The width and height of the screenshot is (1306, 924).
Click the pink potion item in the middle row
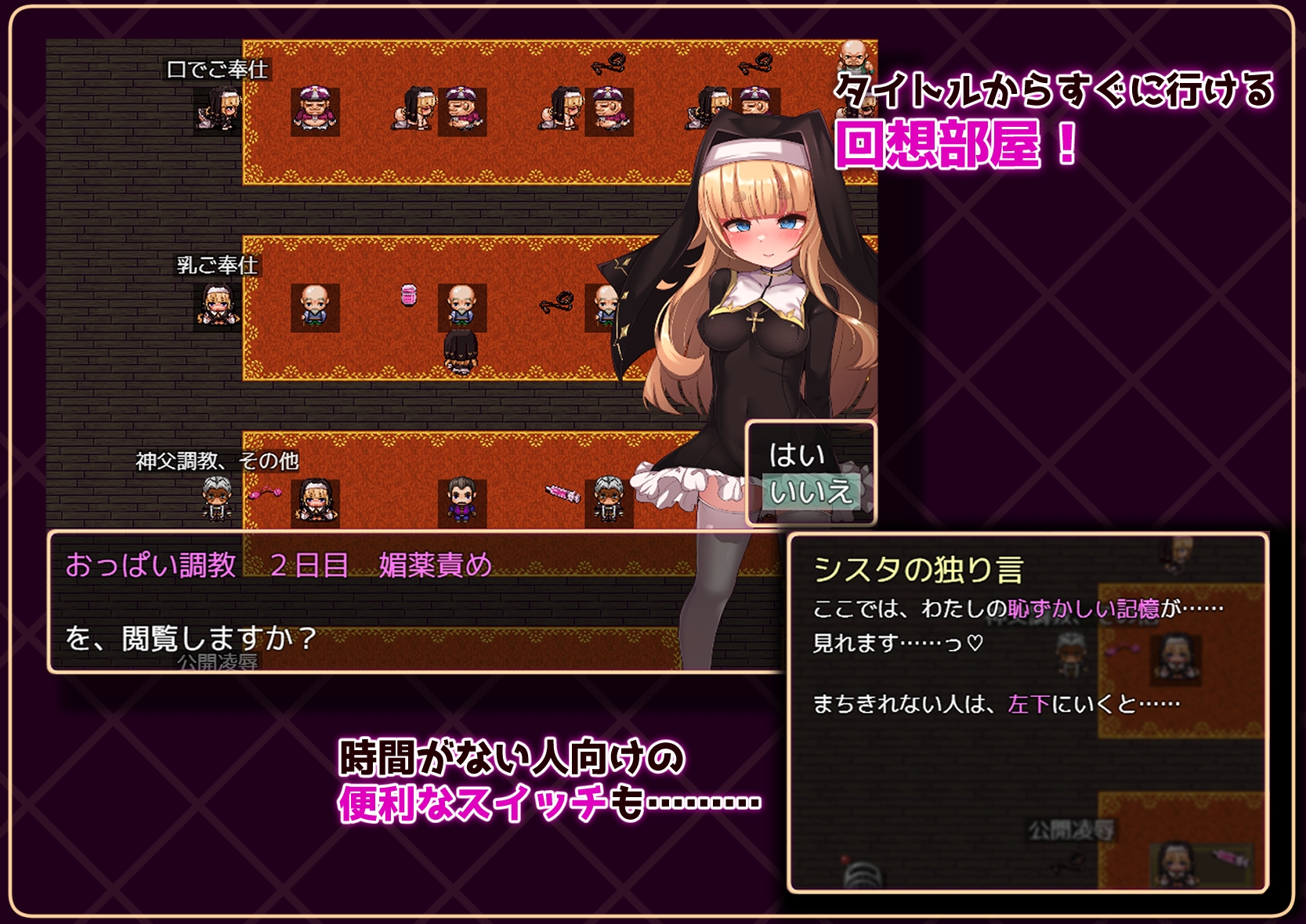(409, 296)
